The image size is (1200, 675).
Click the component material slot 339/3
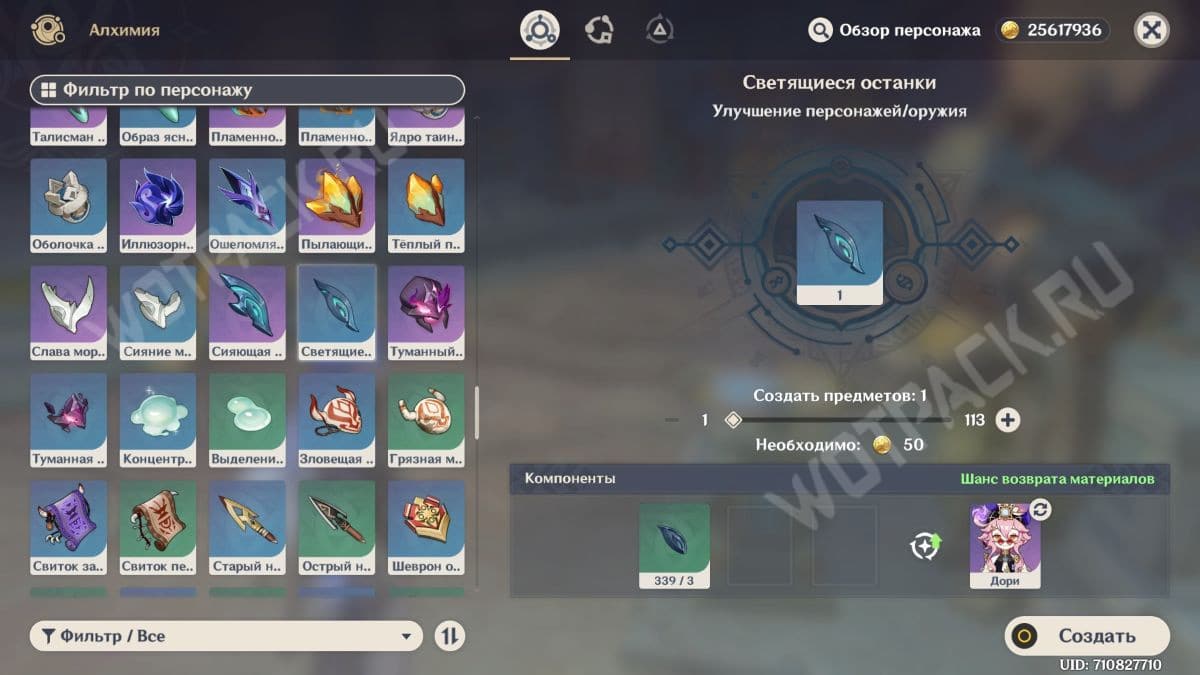click(x=674, y=545)
